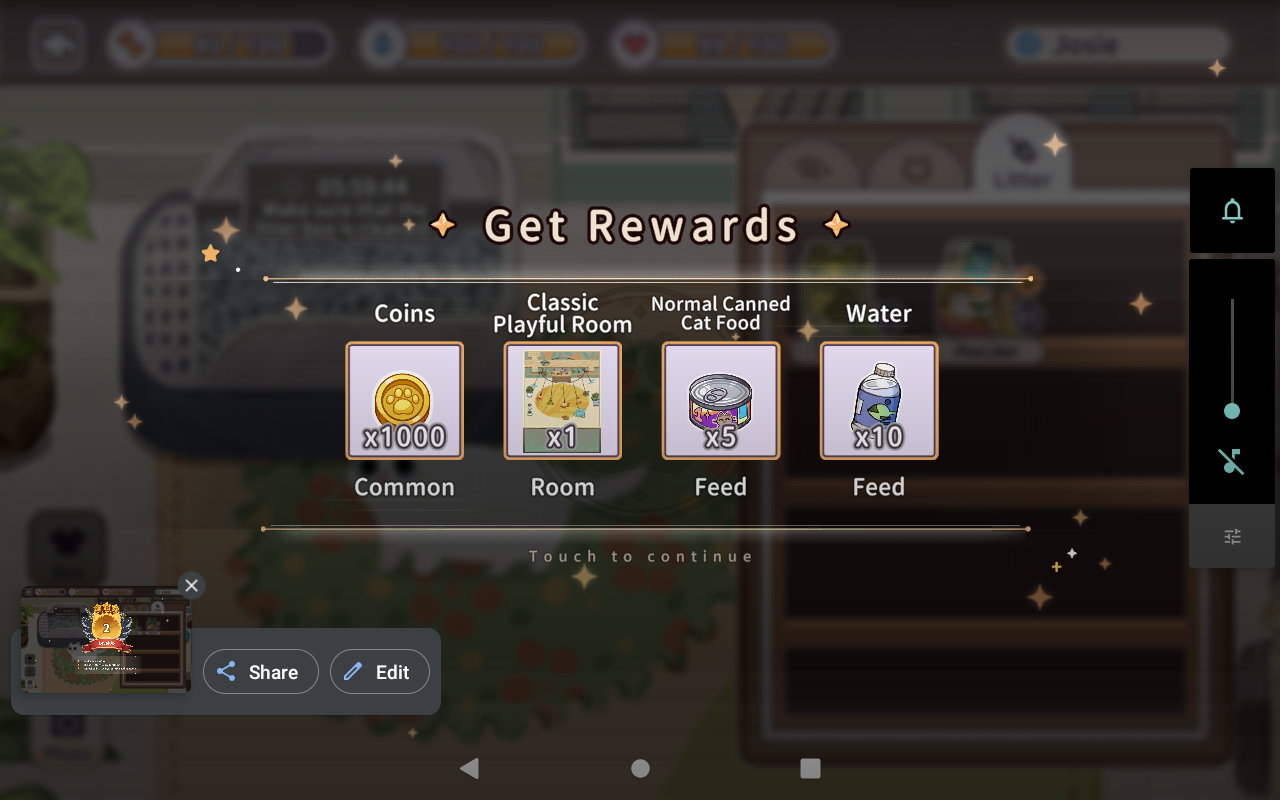
Task: Tap the water drop resource icon
Action: point(384,44)
